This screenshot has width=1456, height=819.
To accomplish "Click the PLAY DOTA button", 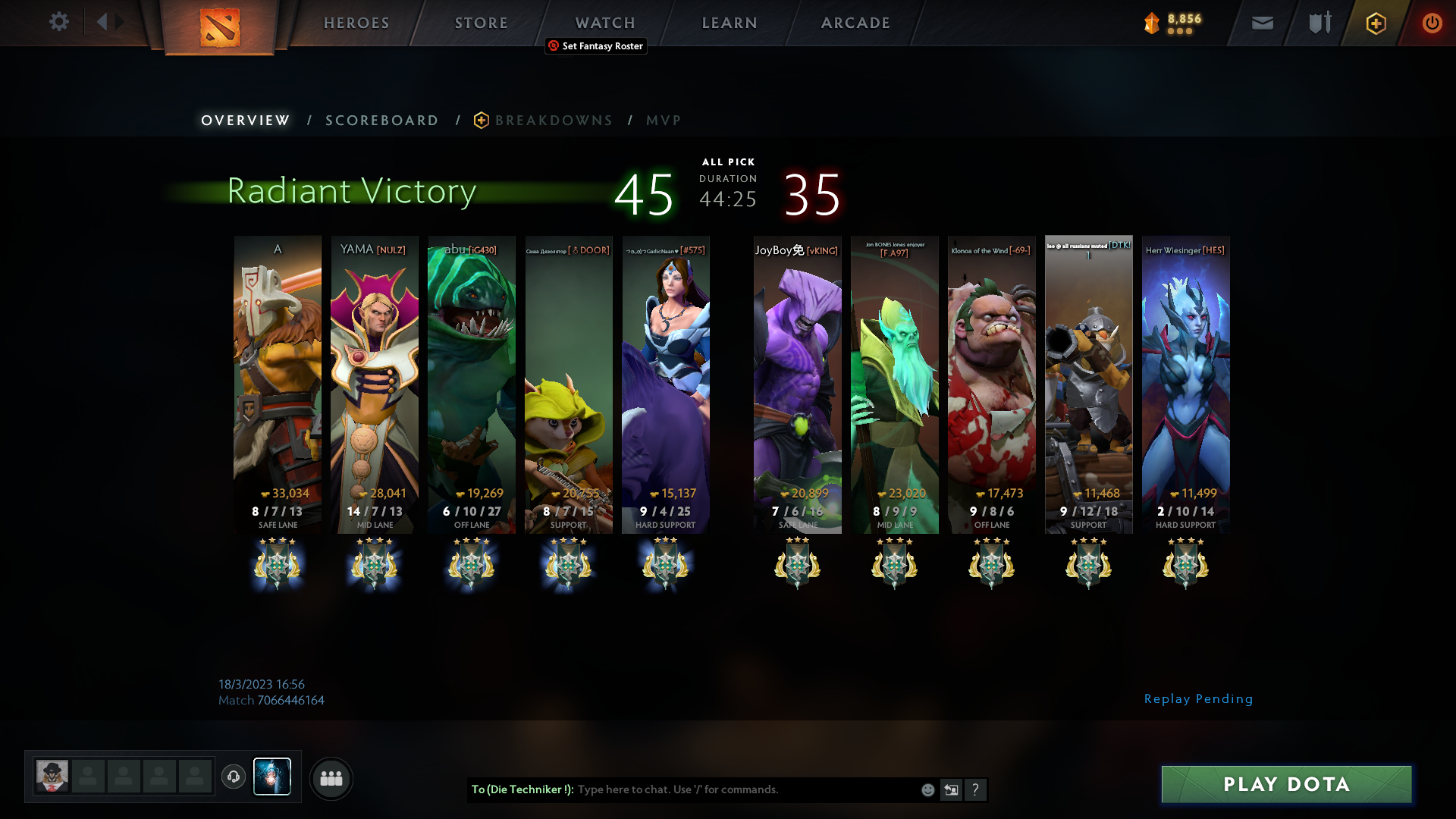I will [x=1286, y=785].
